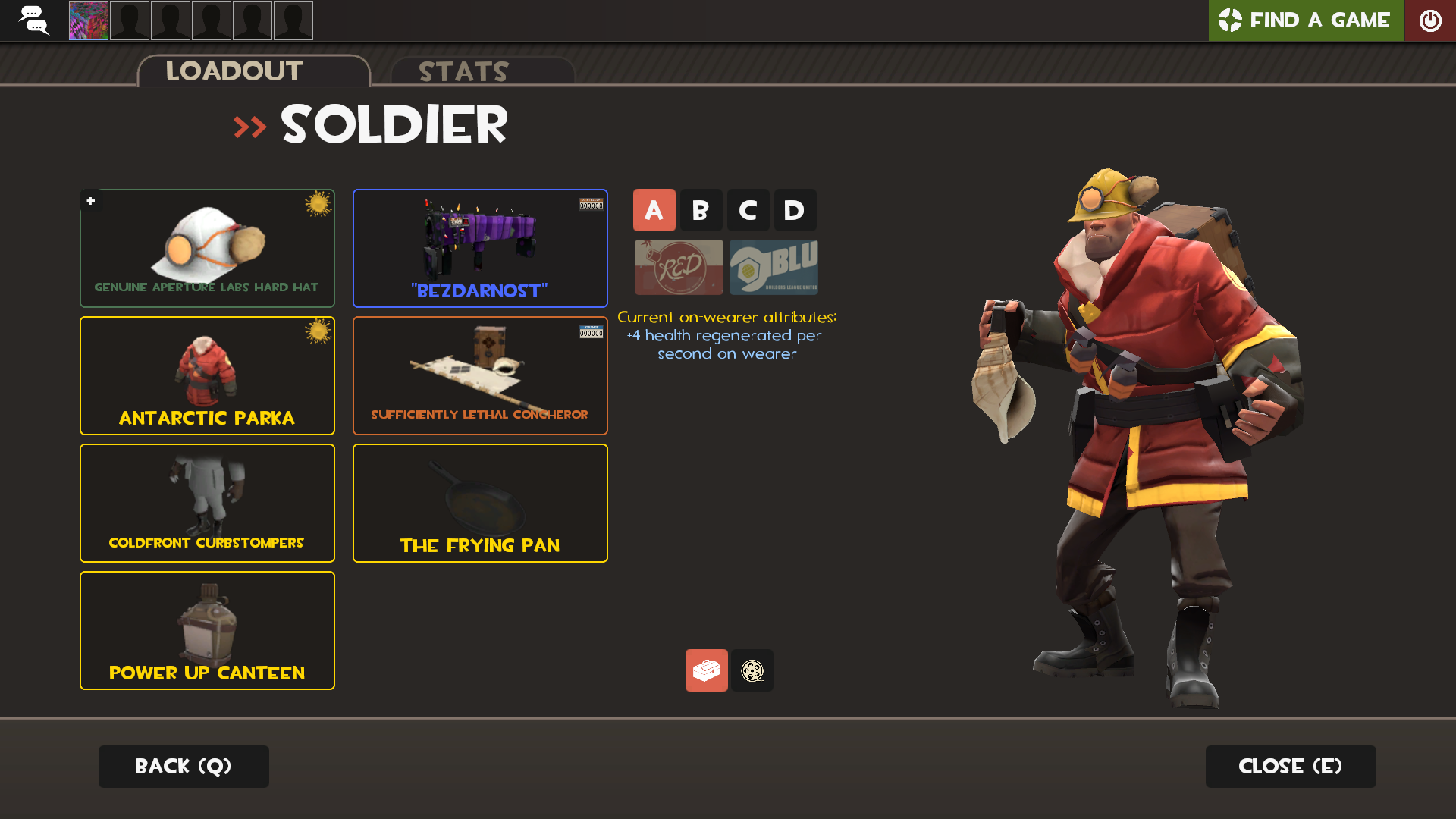Click the power button in top-right corner

[1430, 20]
